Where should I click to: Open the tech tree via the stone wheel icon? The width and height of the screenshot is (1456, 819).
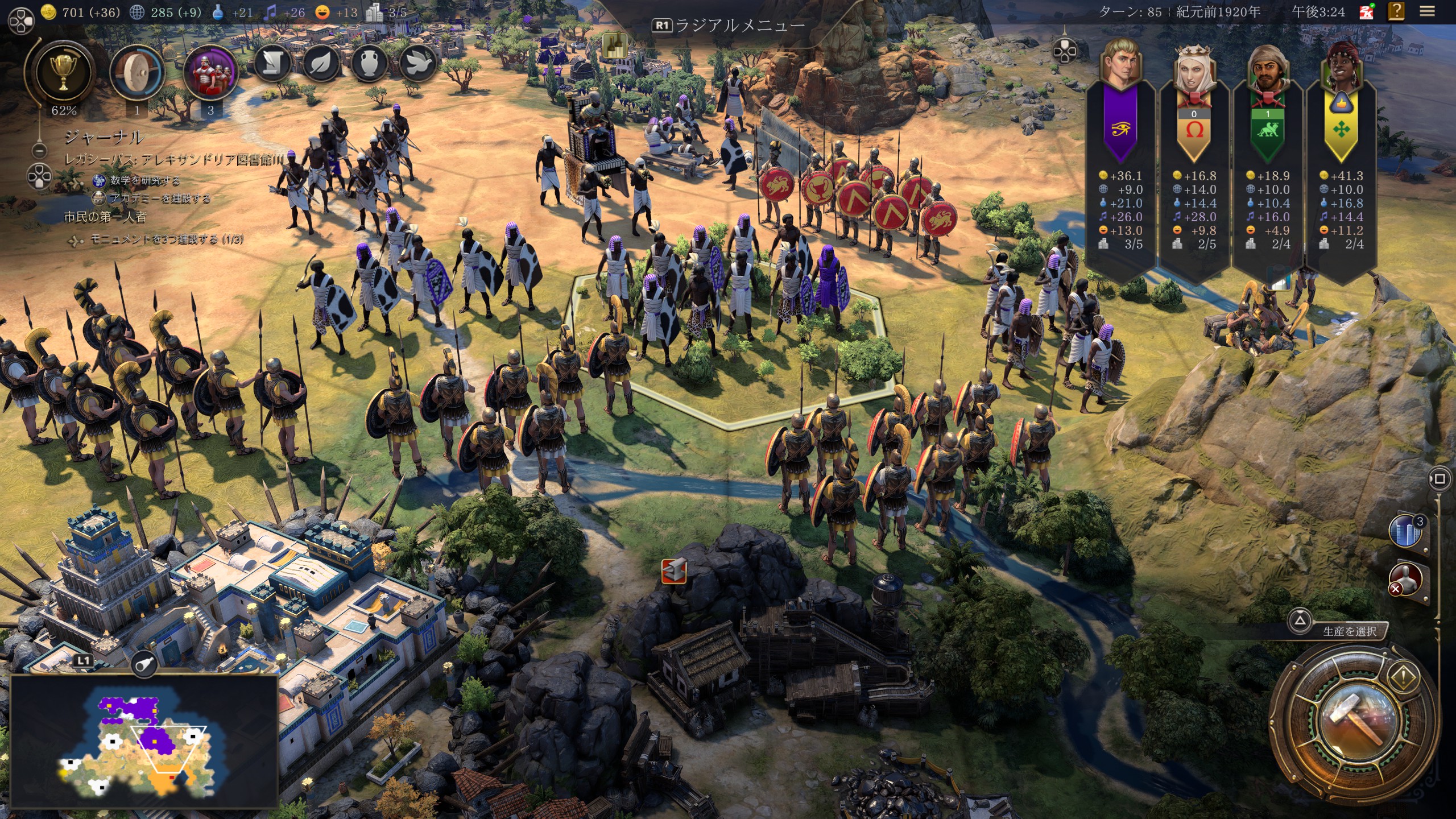[x=136, y=73]
